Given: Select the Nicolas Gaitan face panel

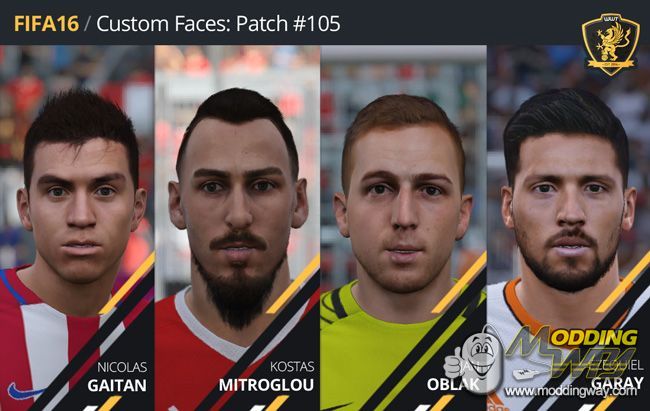Looking at the screenshot, I should (78, 220).
